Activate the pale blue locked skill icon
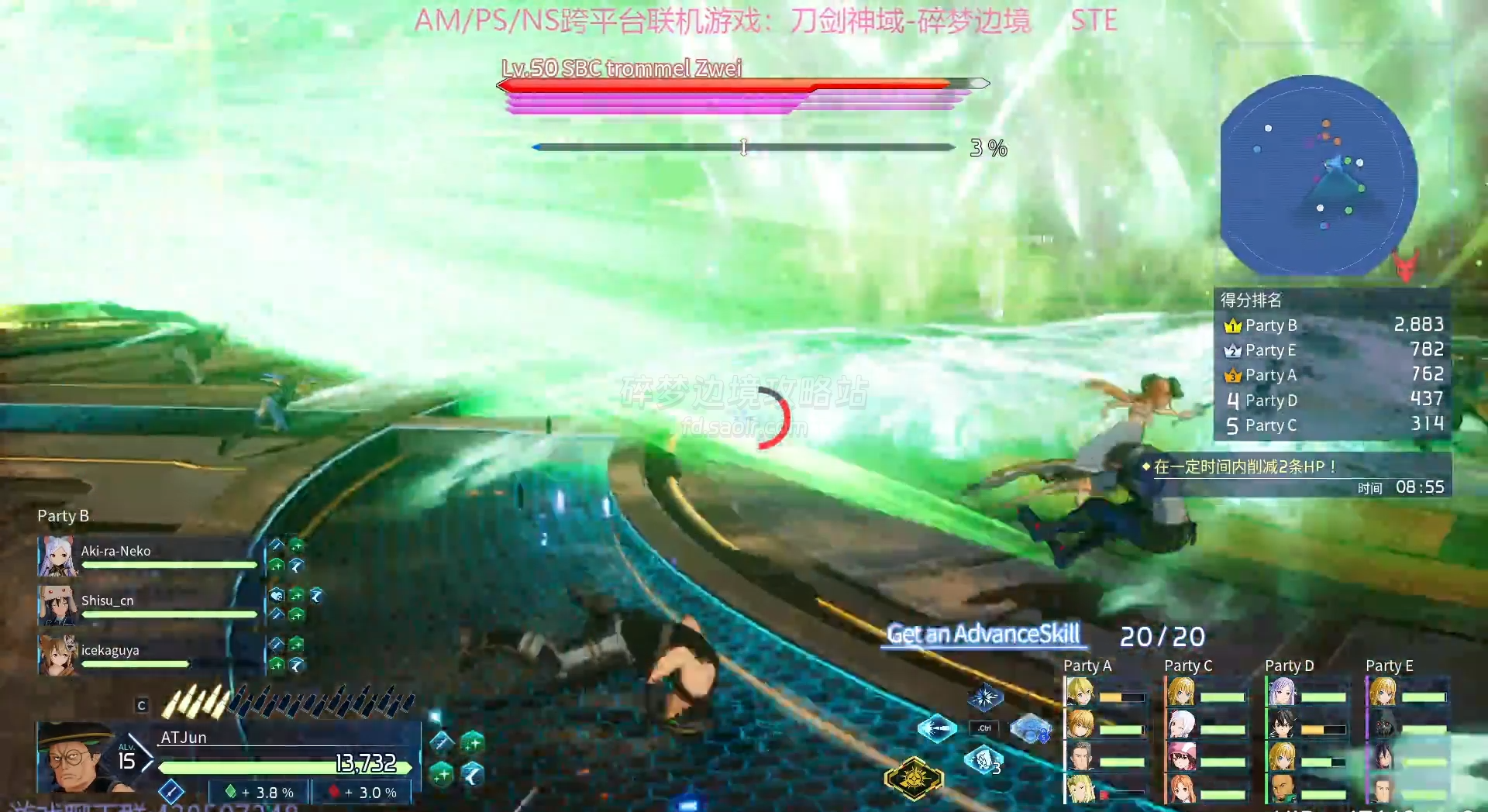1488x812 pixels. click(x=1031, y=728)
